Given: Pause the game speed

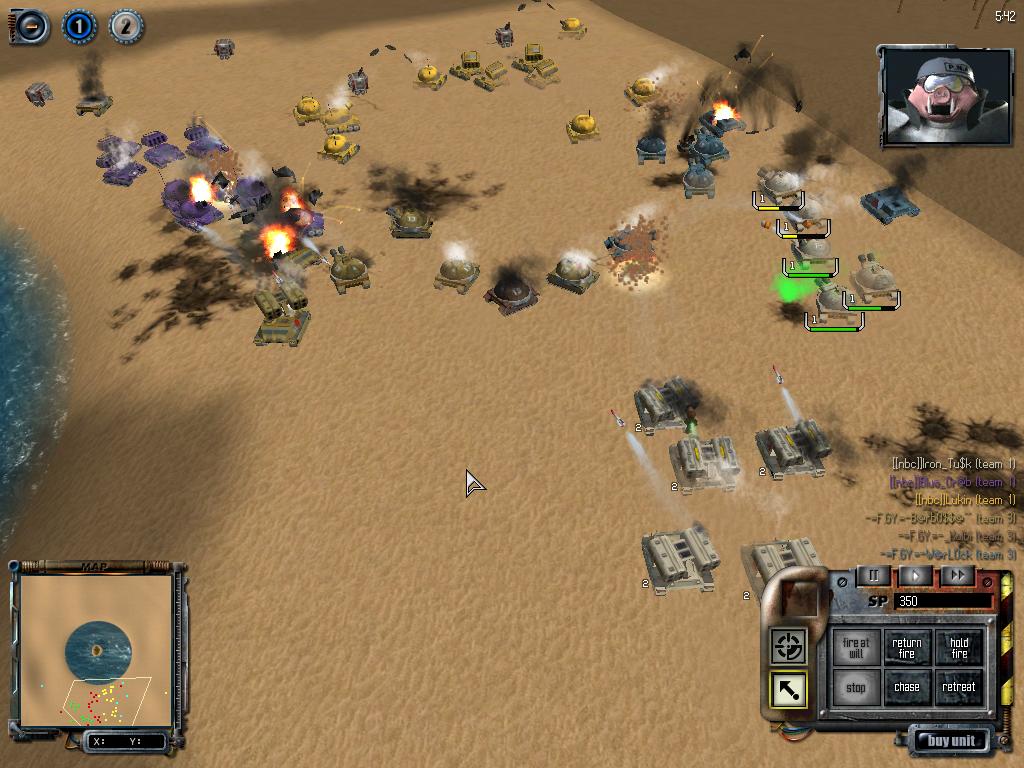Looking at the screenshot, I should (873, 576).
